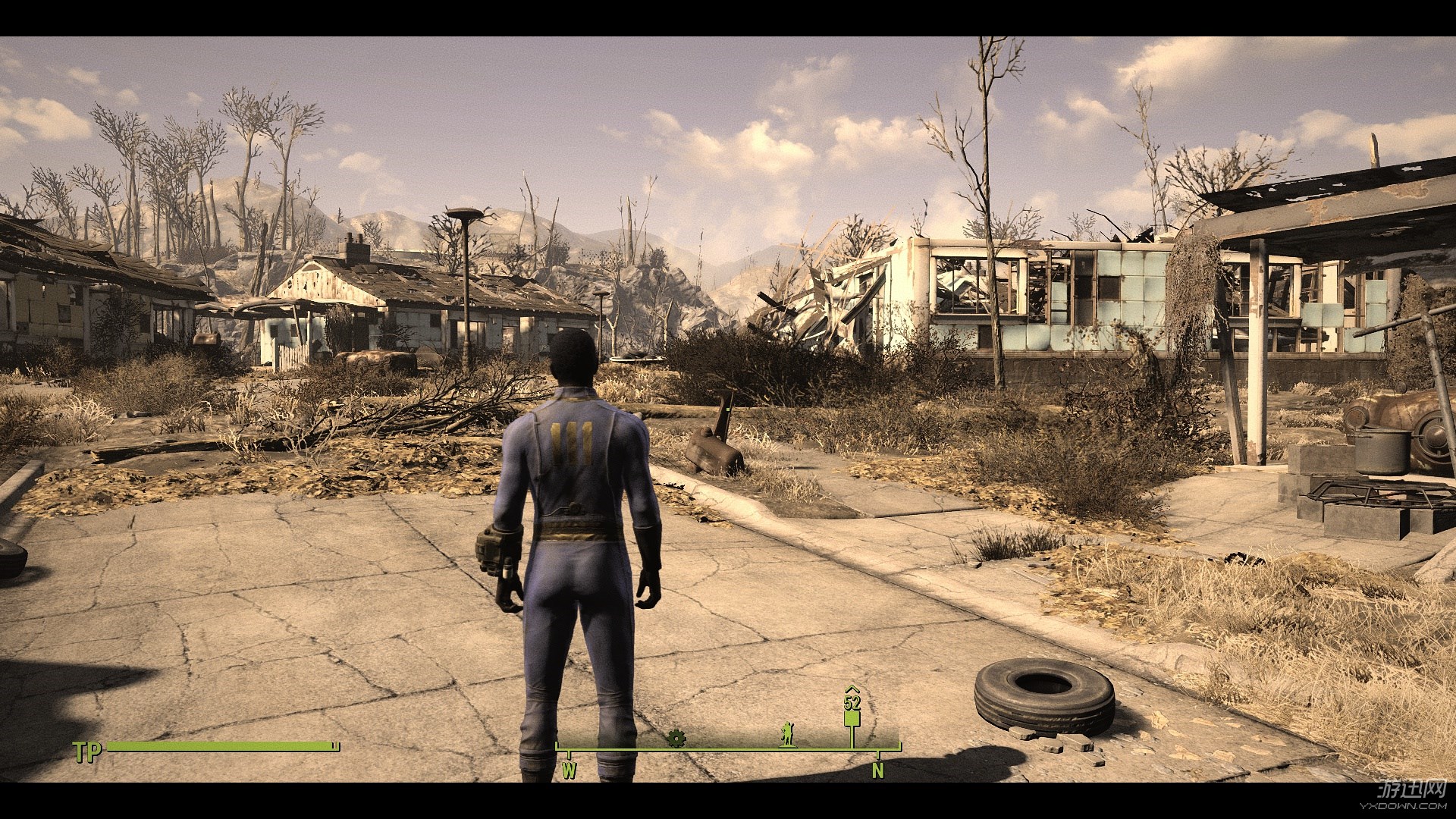The image size is (1456, 819).
Task: Click the gear marker on the compass
Action: pos(676,738)
